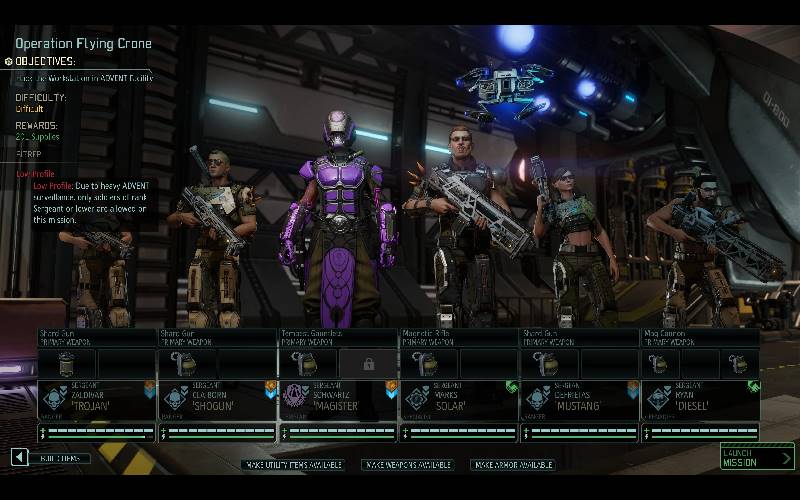Image resolution: width=800 pixels, height=500 pixels.
Task: Pick Sergeant 'Mustang' soldier card
Action: (580, 400)
